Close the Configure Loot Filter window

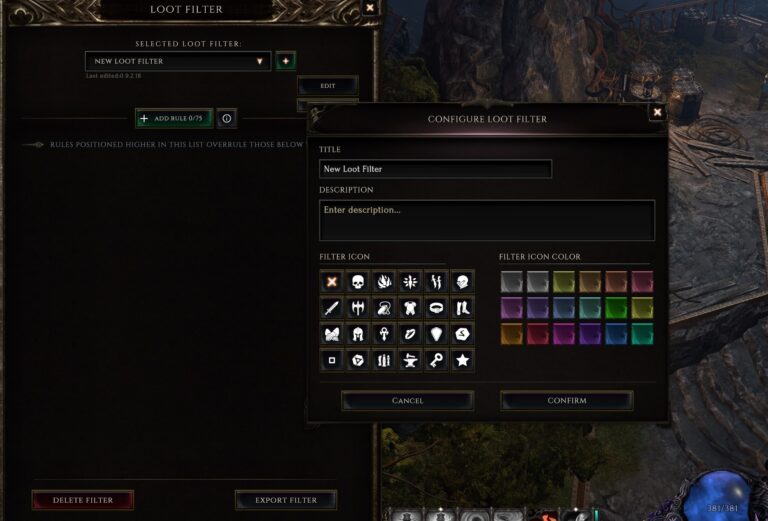pos(657,112)
